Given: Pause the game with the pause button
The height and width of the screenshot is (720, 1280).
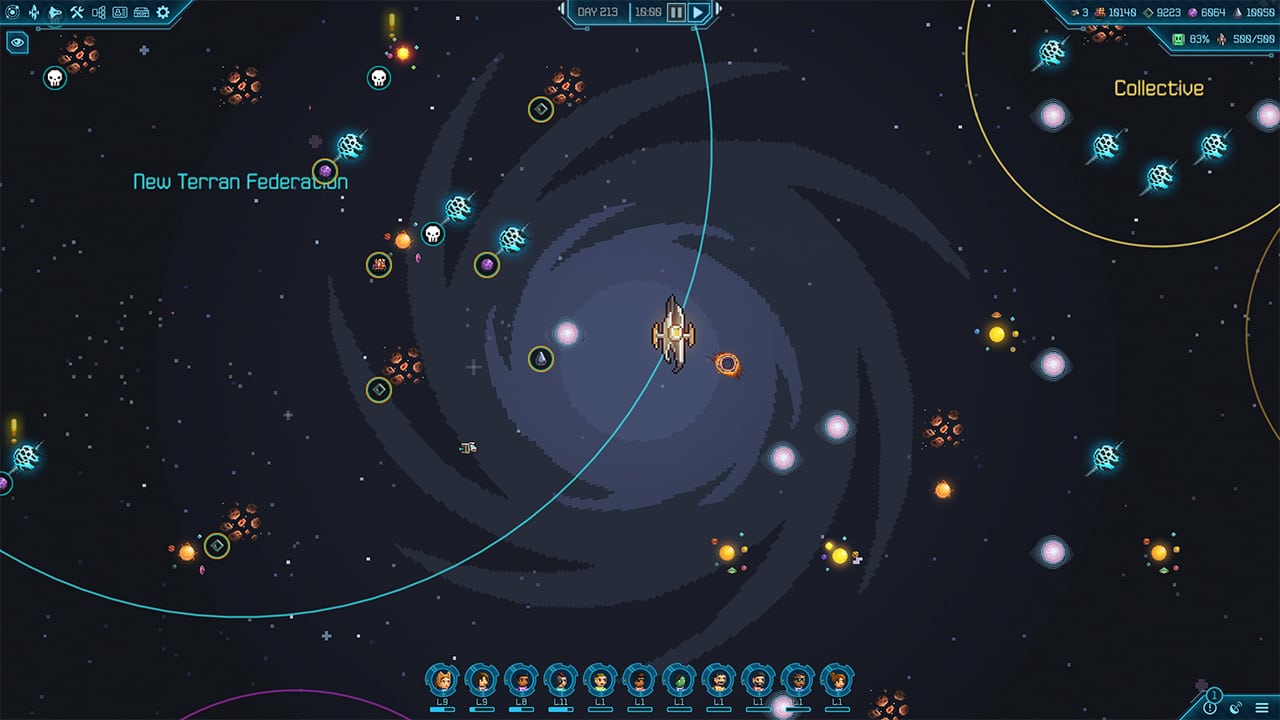Looking at the screenshot, I should [x=675, y=12].
